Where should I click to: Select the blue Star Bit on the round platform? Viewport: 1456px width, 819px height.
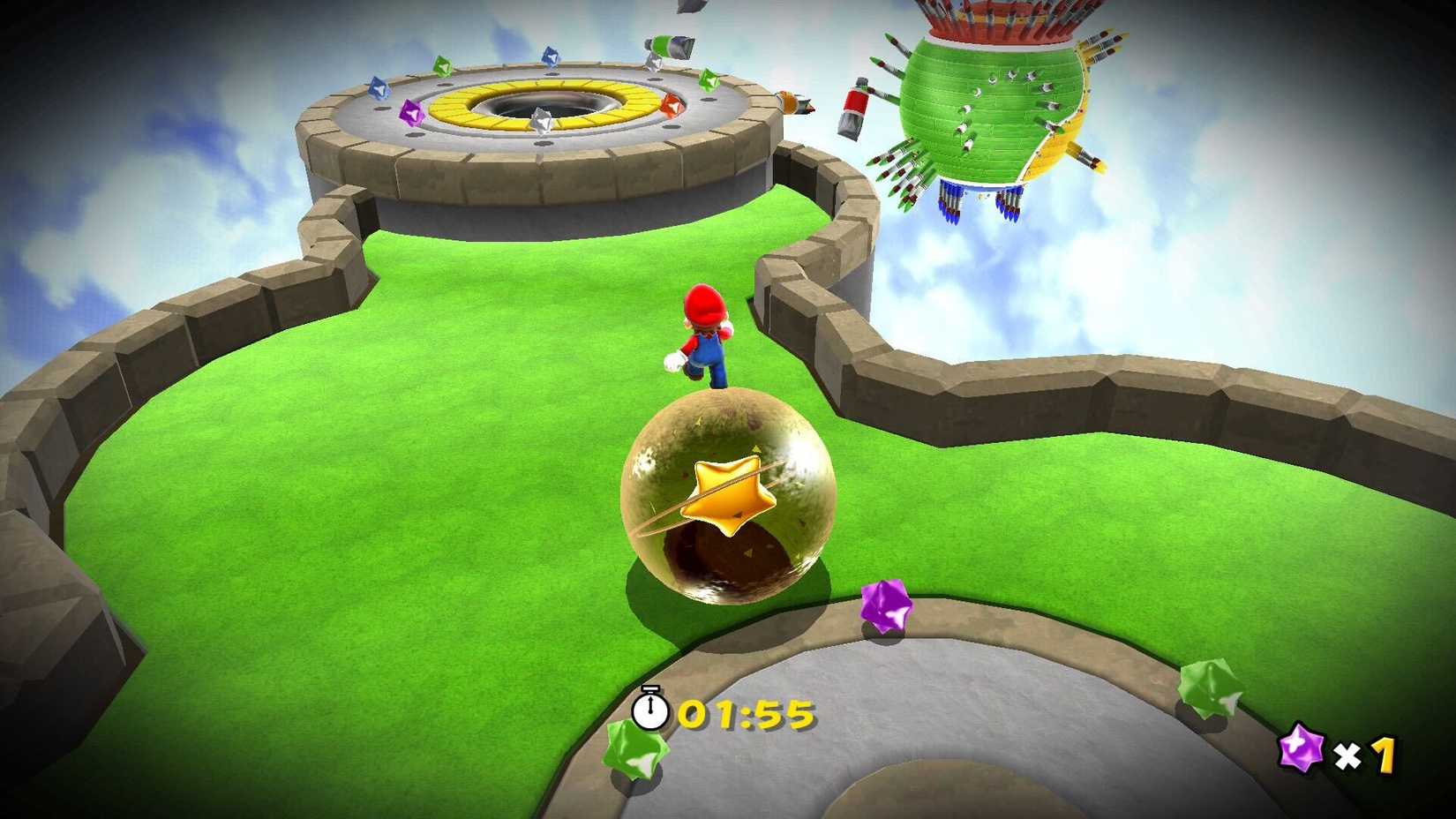tap(379, 86)
